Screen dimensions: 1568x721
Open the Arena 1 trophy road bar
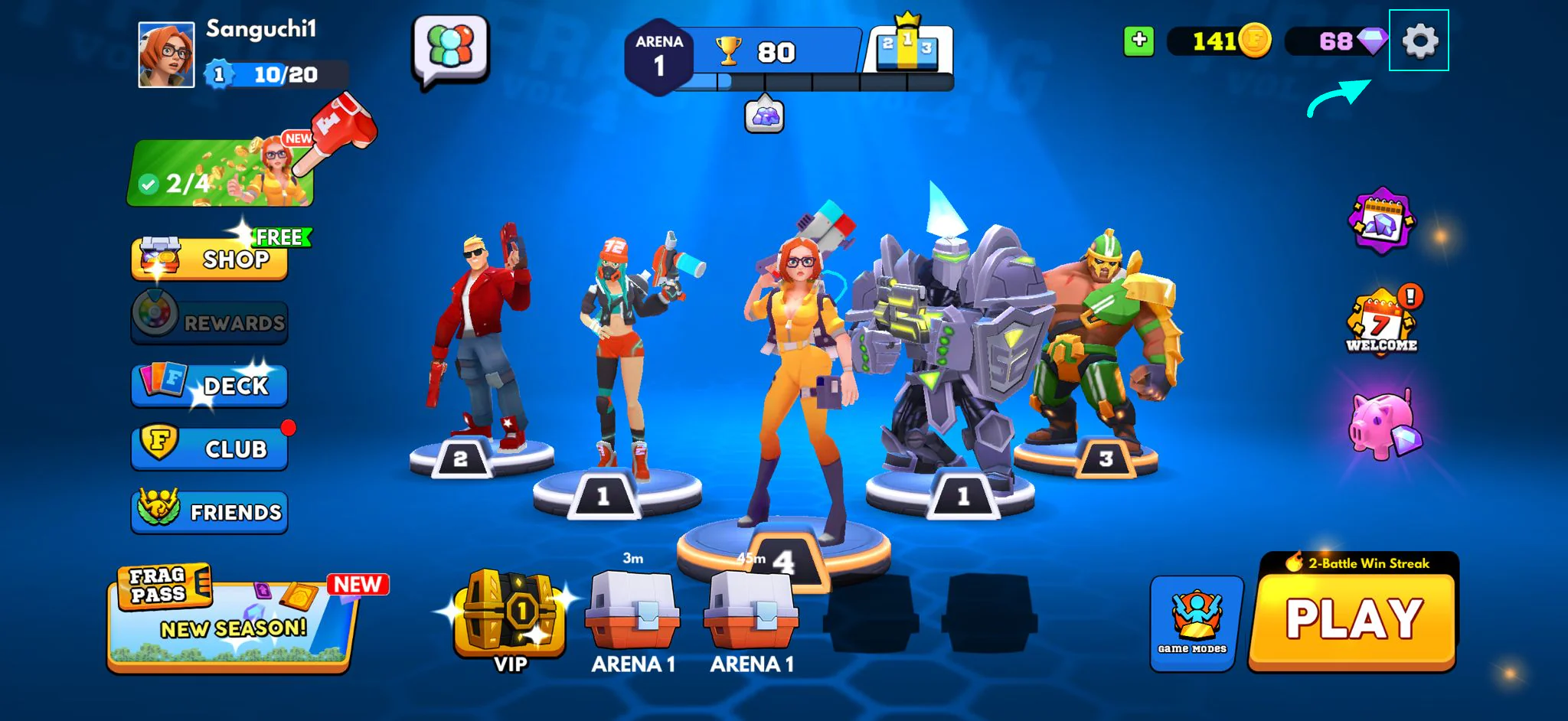(x=773, y=54)
